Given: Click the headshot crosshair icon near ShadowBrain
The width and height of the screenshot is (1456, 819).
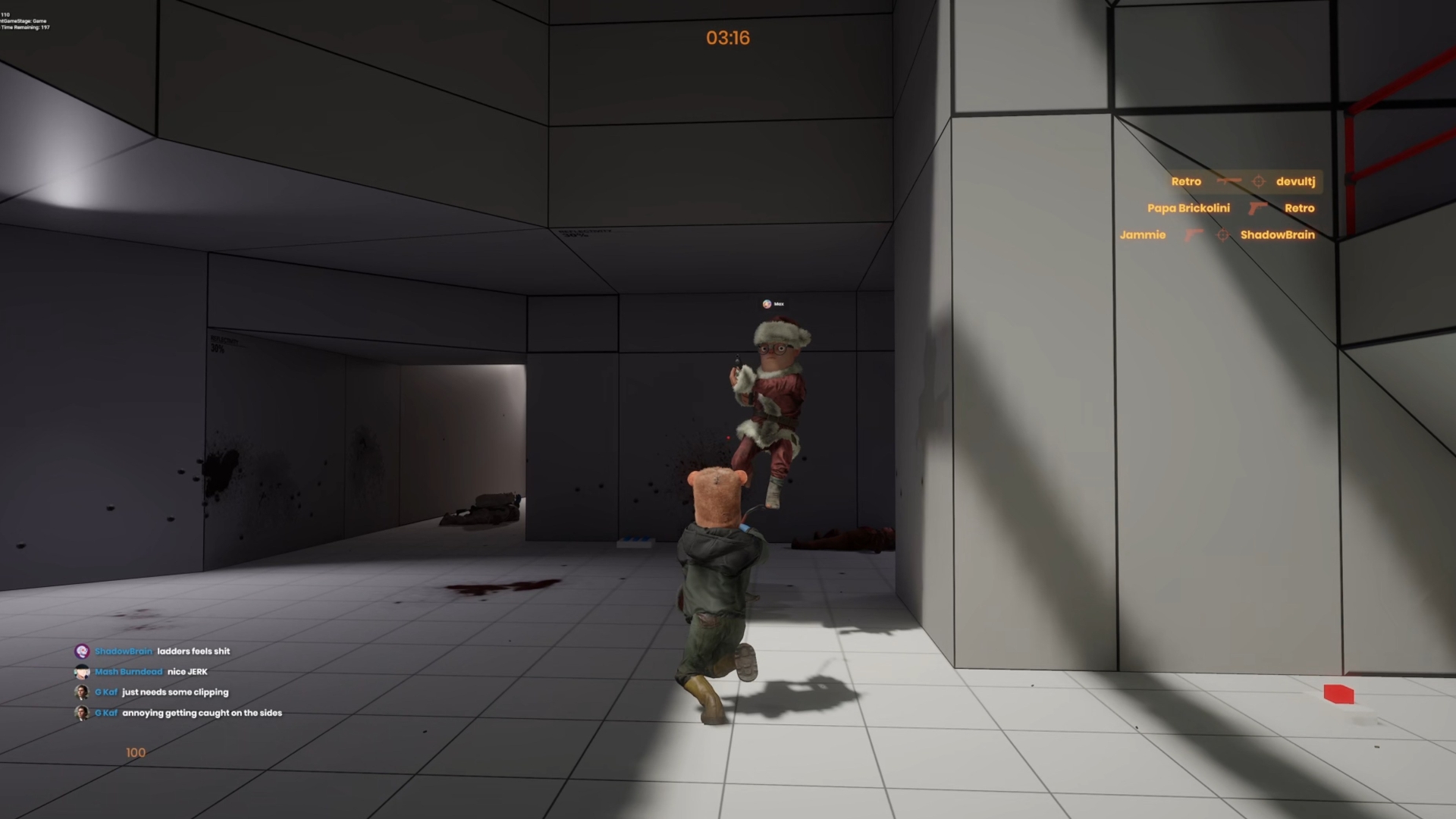Looking at the screenshot, I should point(1222,234).
